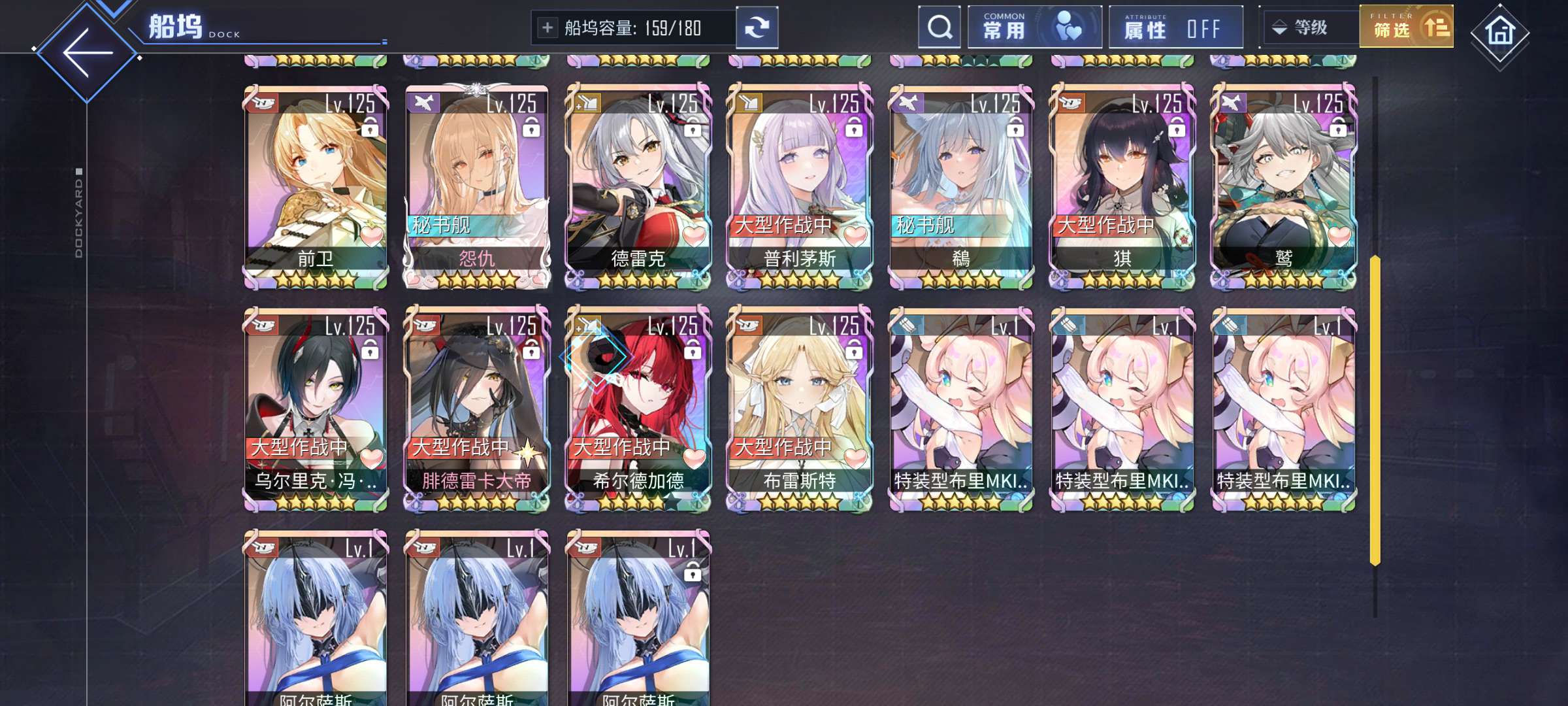Choose the 腓德雷卡大帝 ship card

click(477, 409)
